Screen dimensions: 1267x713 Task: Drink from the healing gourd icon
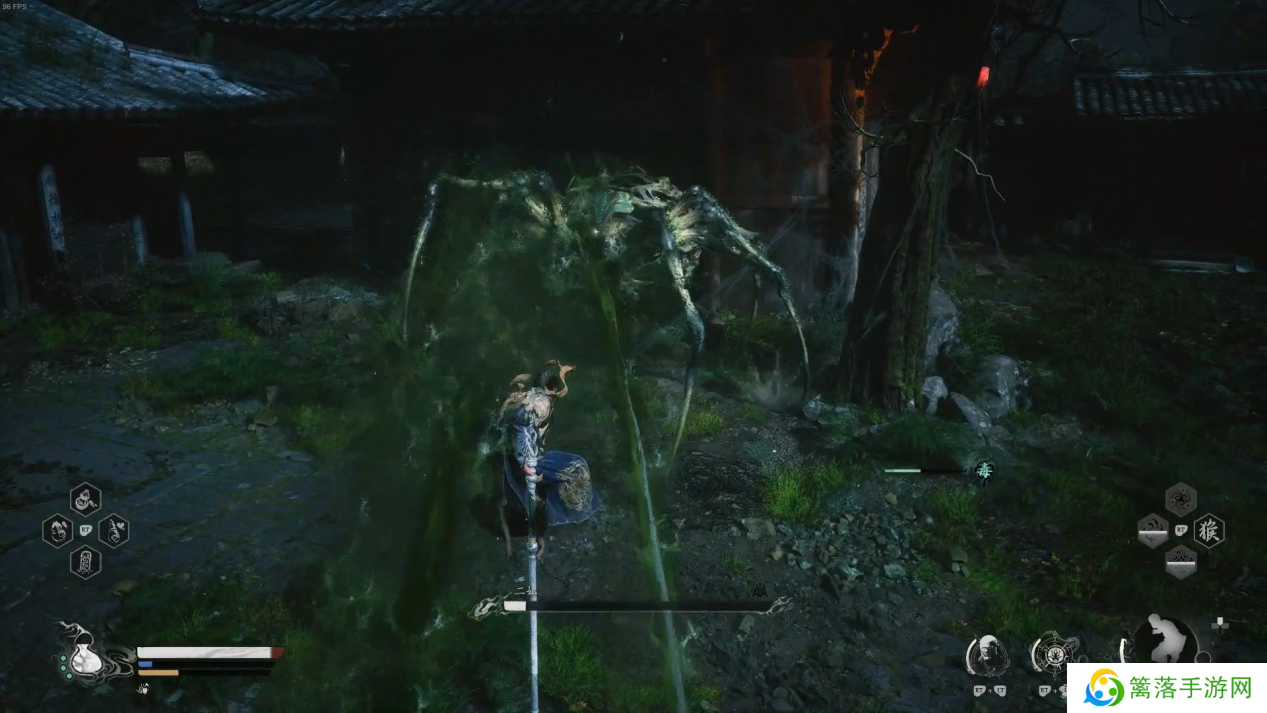coord(84,659)
